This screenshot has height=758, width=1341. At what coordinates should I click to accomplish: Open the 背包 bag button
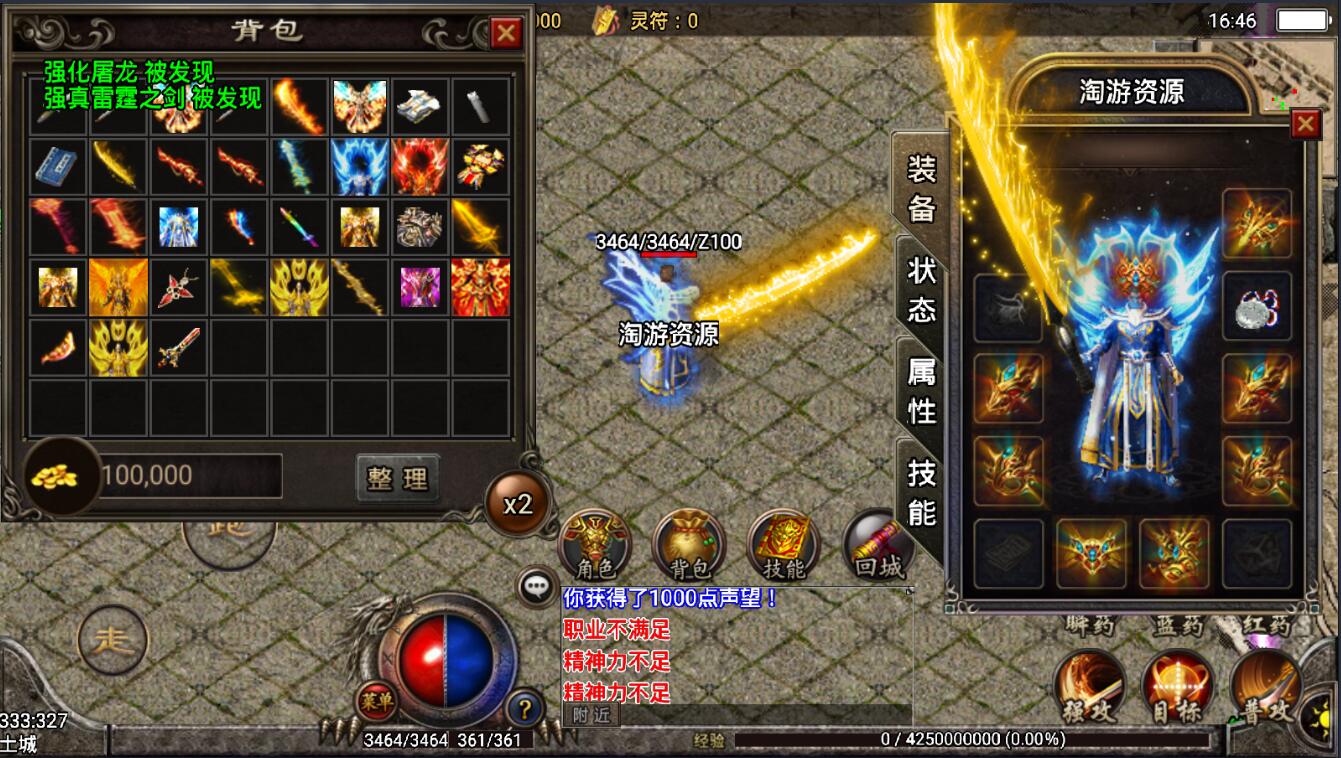(688, 545)
